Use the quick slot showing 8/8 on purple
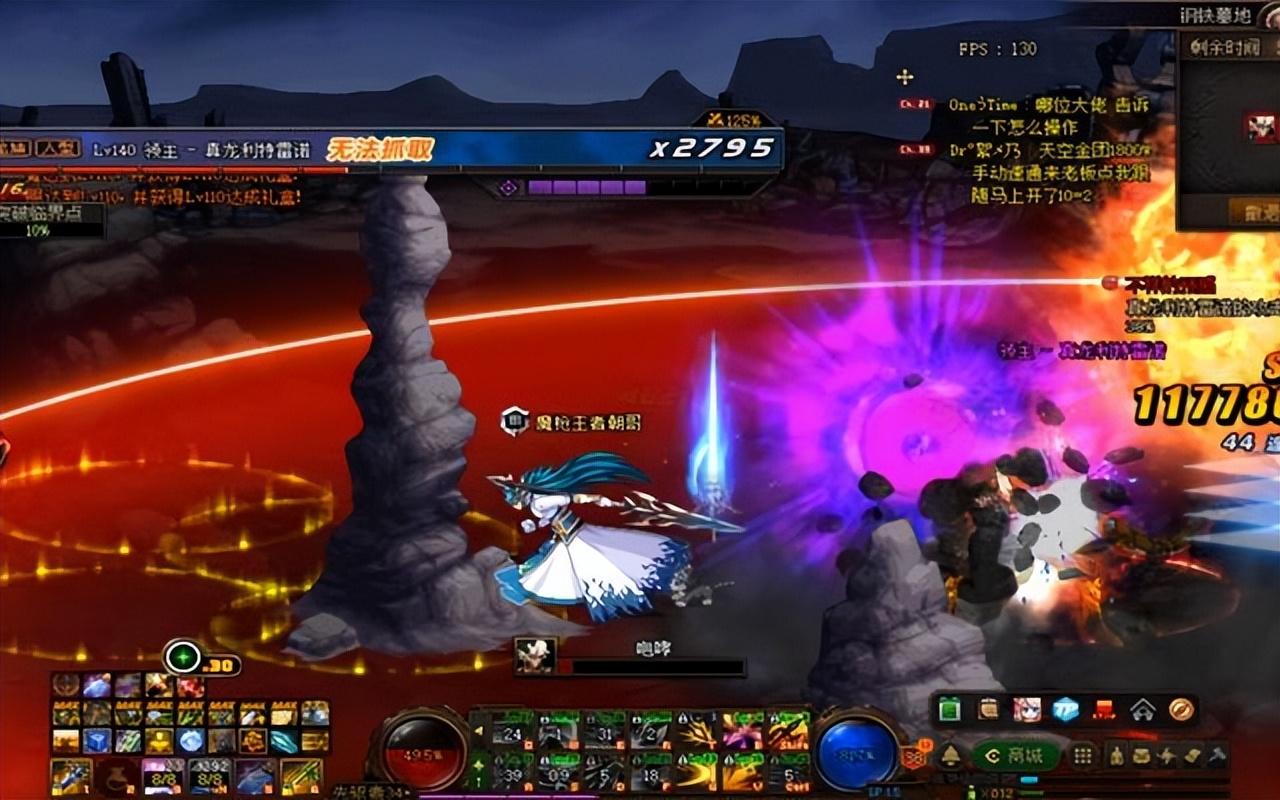 (162, 776)
